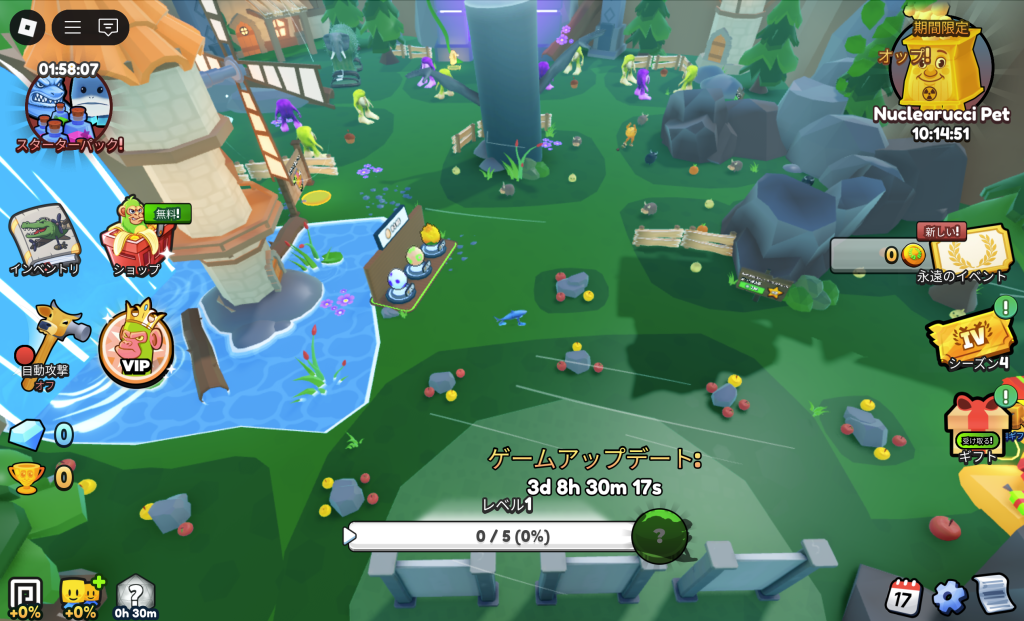Image resolution: width=1024 pixels, height=621 pixels.
Task: Open the paper scroll icon
Action: [x=994, y=594]
